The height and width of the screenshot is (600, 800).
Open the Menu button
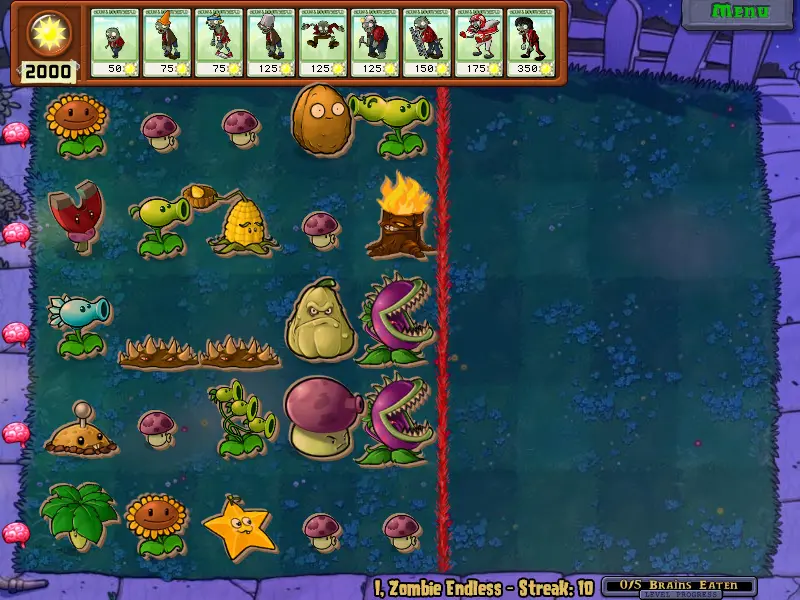pyautogui.click(x=741, y=12)
